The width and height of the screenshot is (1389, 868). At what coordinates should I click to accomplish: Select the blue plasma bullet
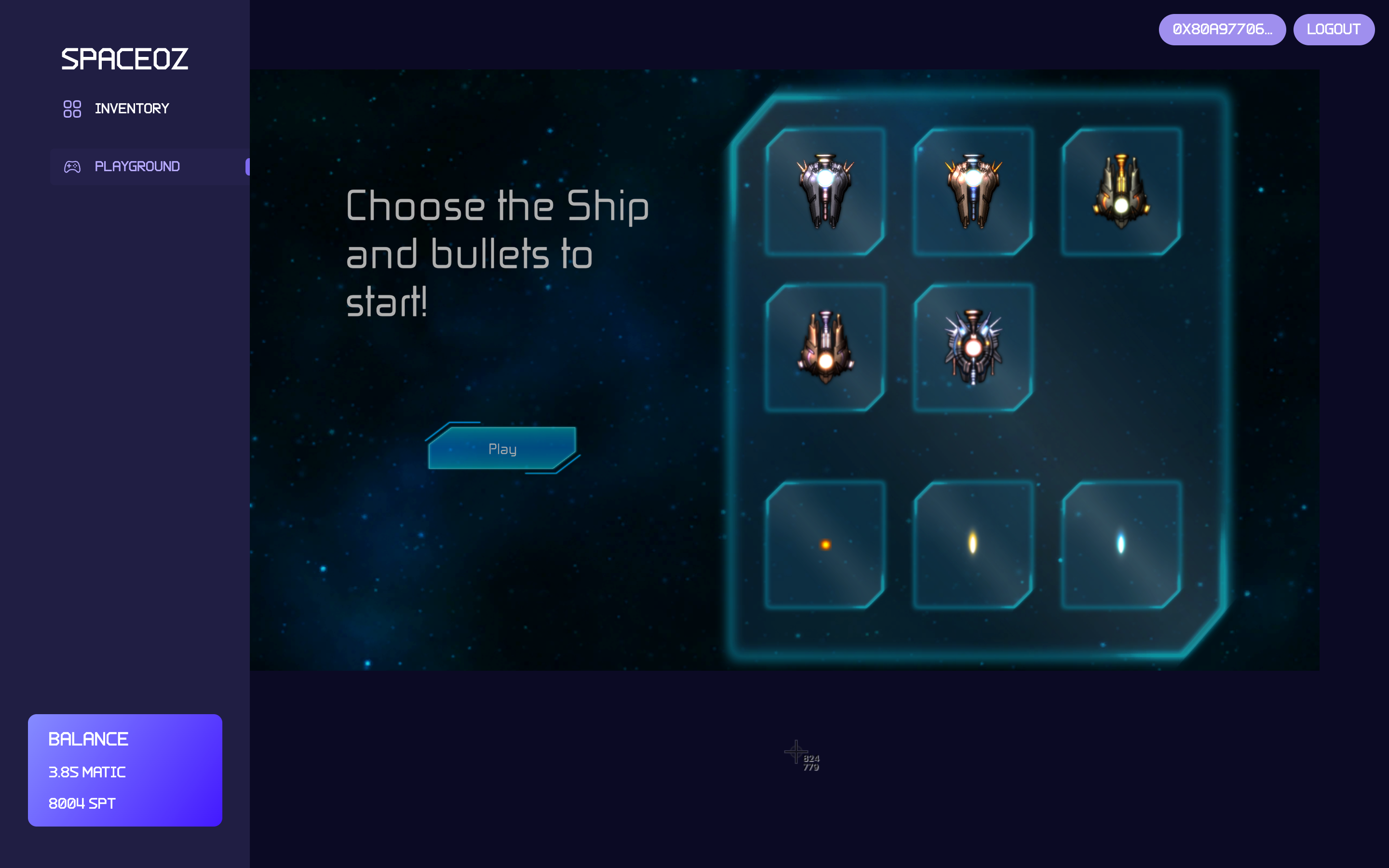pyautogui.click(x=1121, y=544)
